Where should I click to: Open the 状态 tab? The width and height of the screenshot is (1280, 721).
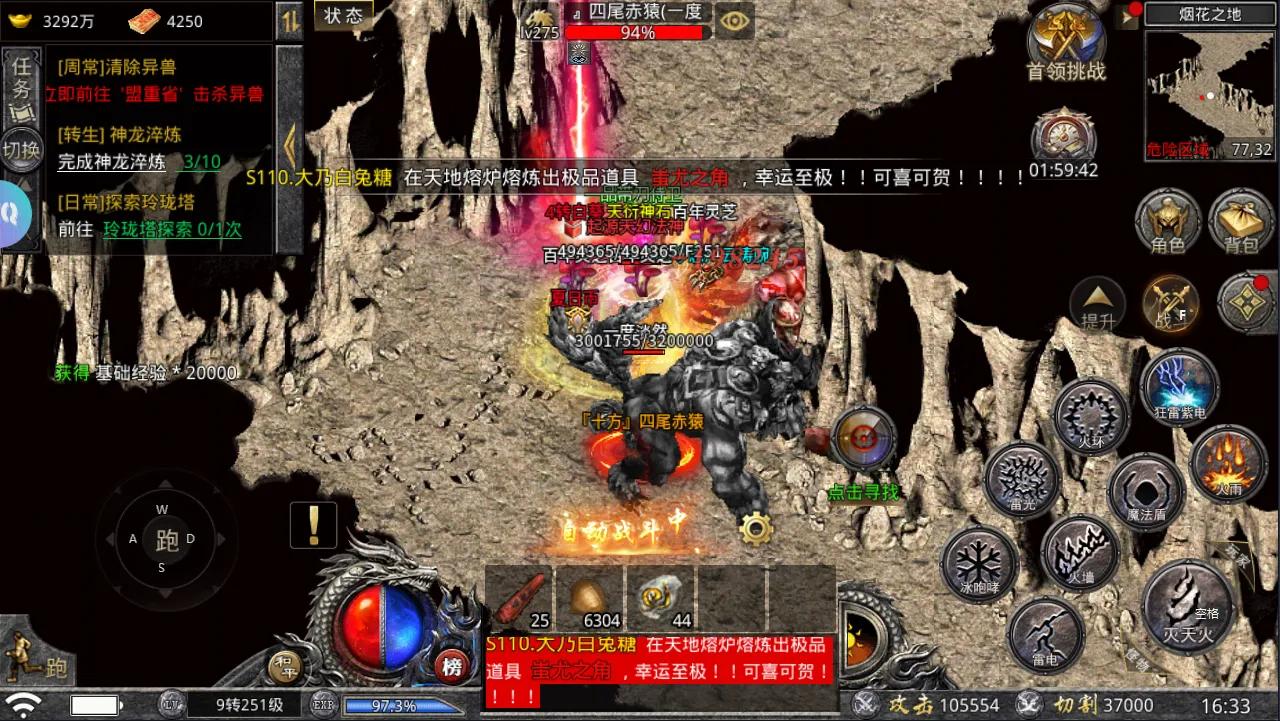click(x=343, y=16)
